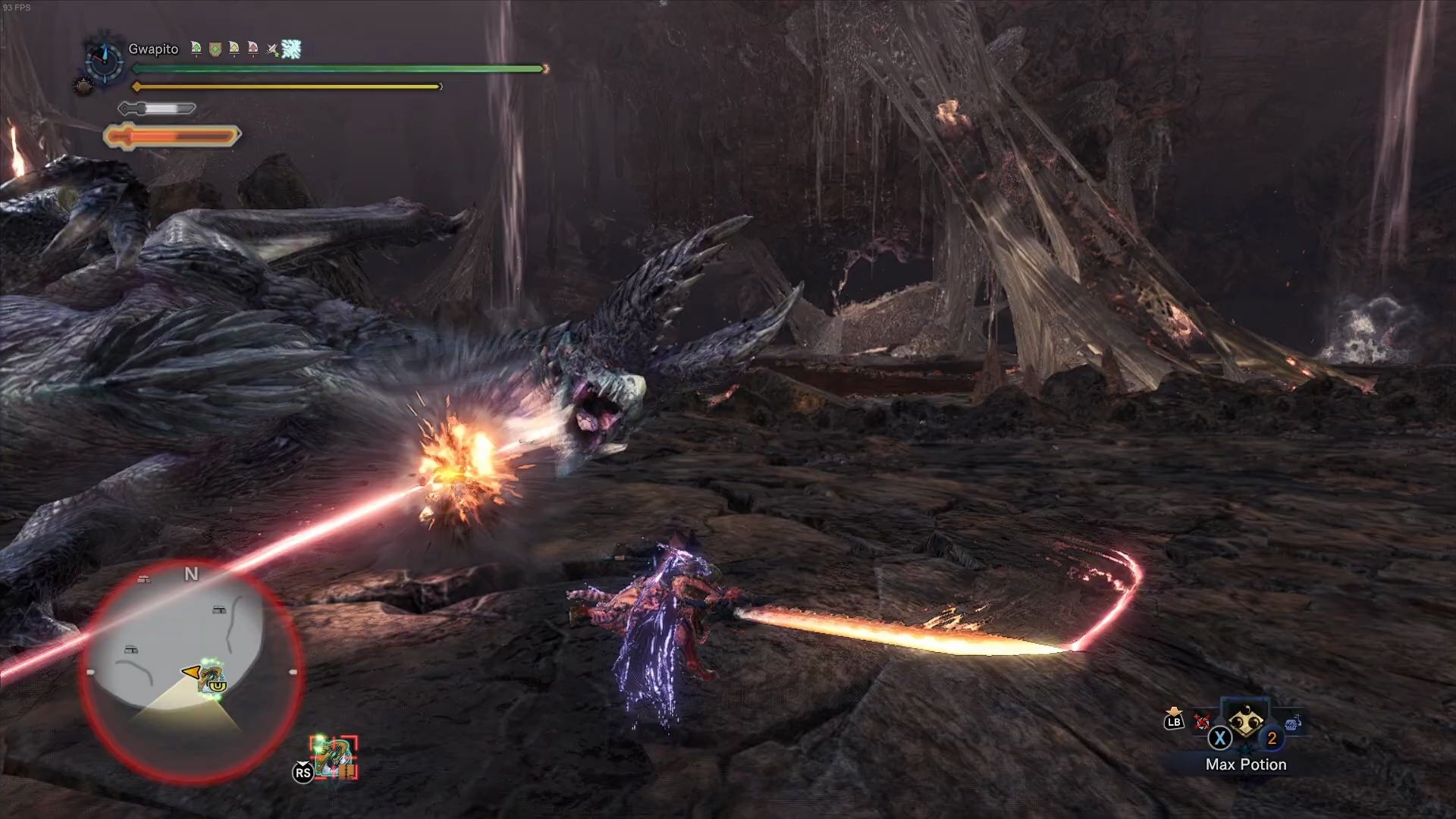Open the circular minimap
The height and width of the screenshot is (819, 1456).
pyautogui.click(x=191, y=672)
